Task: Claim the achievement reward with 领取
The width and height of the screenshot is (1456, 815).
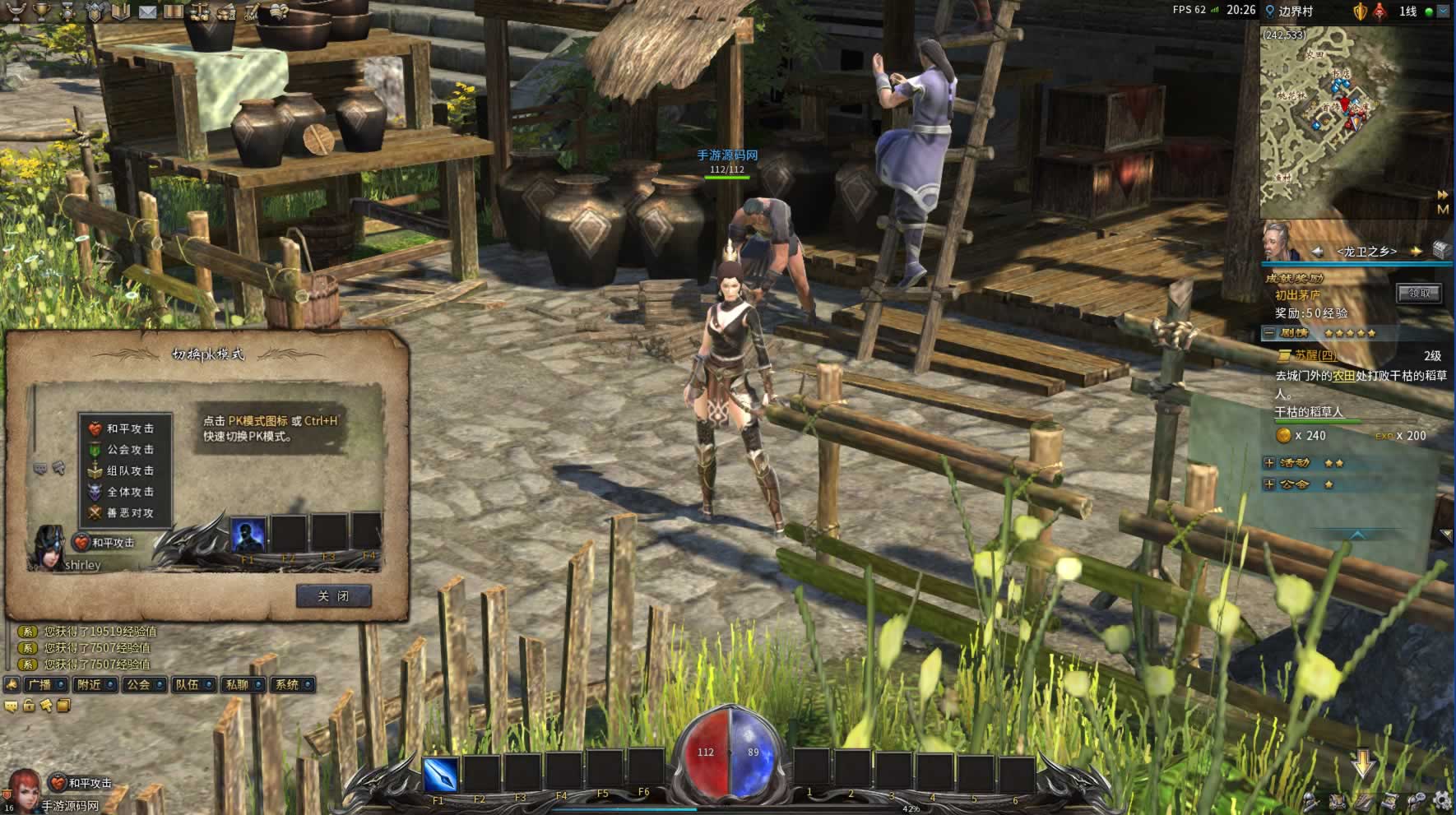Action: [x=1418, y=294]
